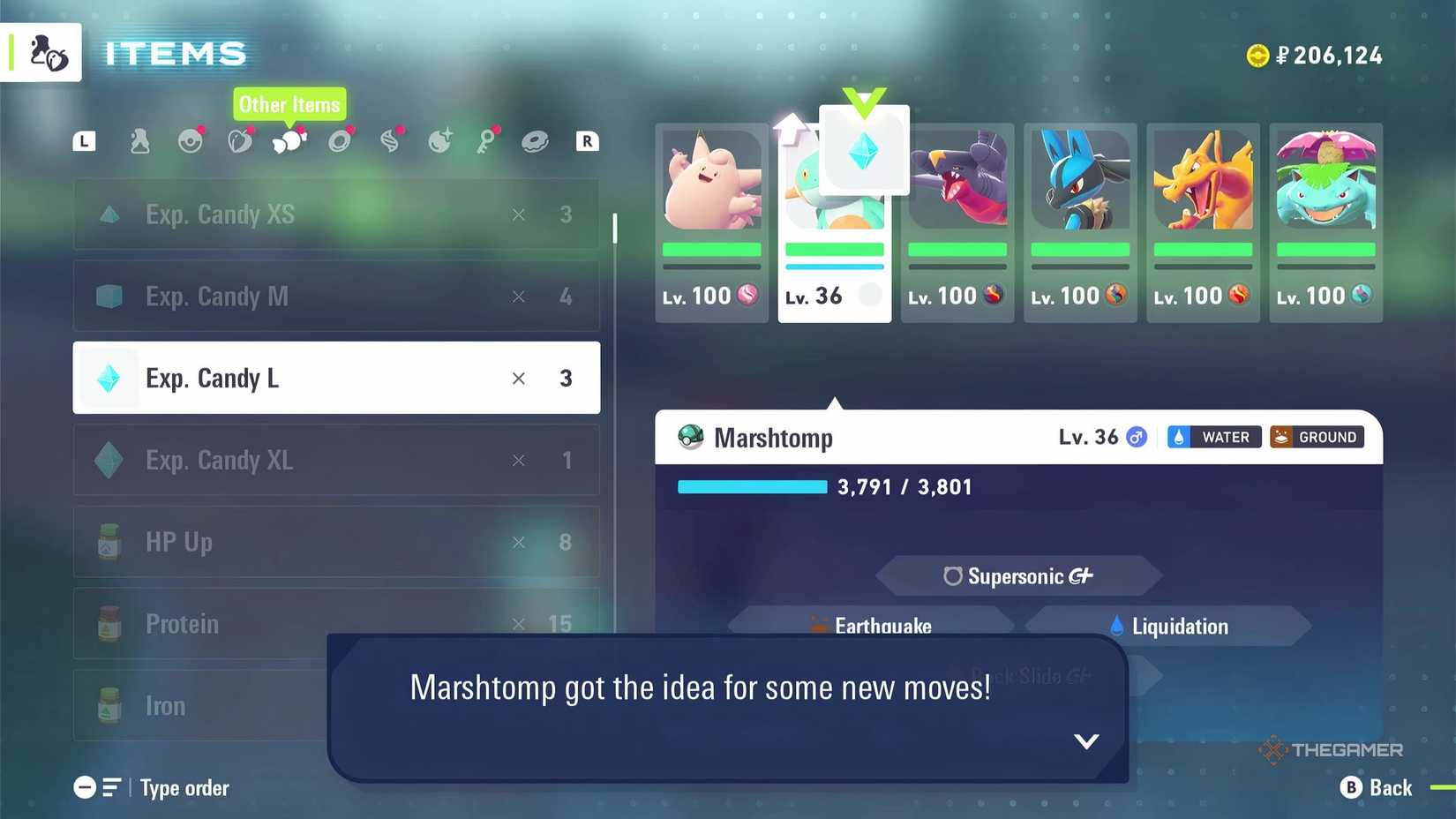Click the R shoulder button tab indicator

pos(587,139)
